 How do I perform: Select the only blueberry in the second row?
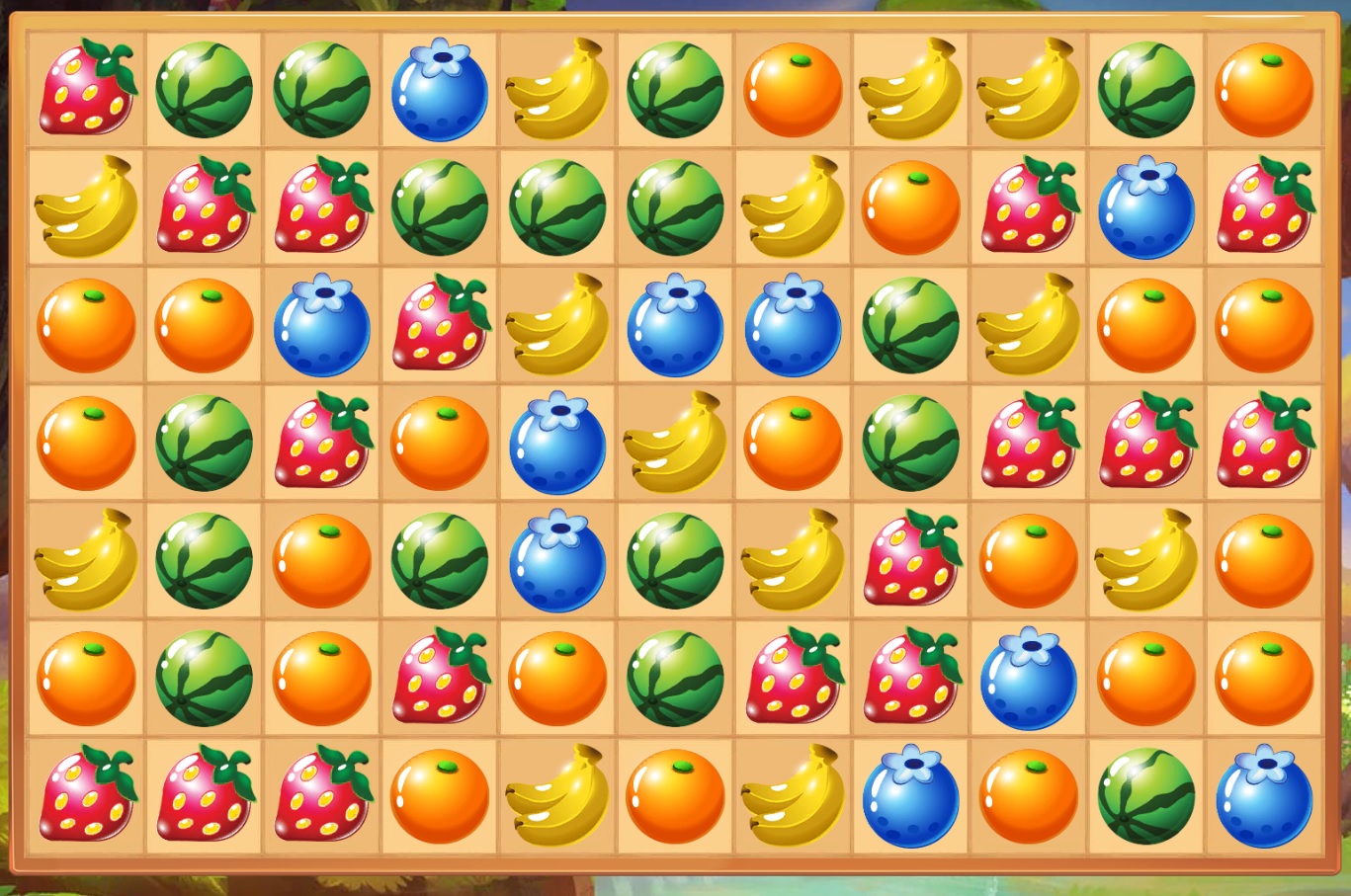click(1146, 207)
